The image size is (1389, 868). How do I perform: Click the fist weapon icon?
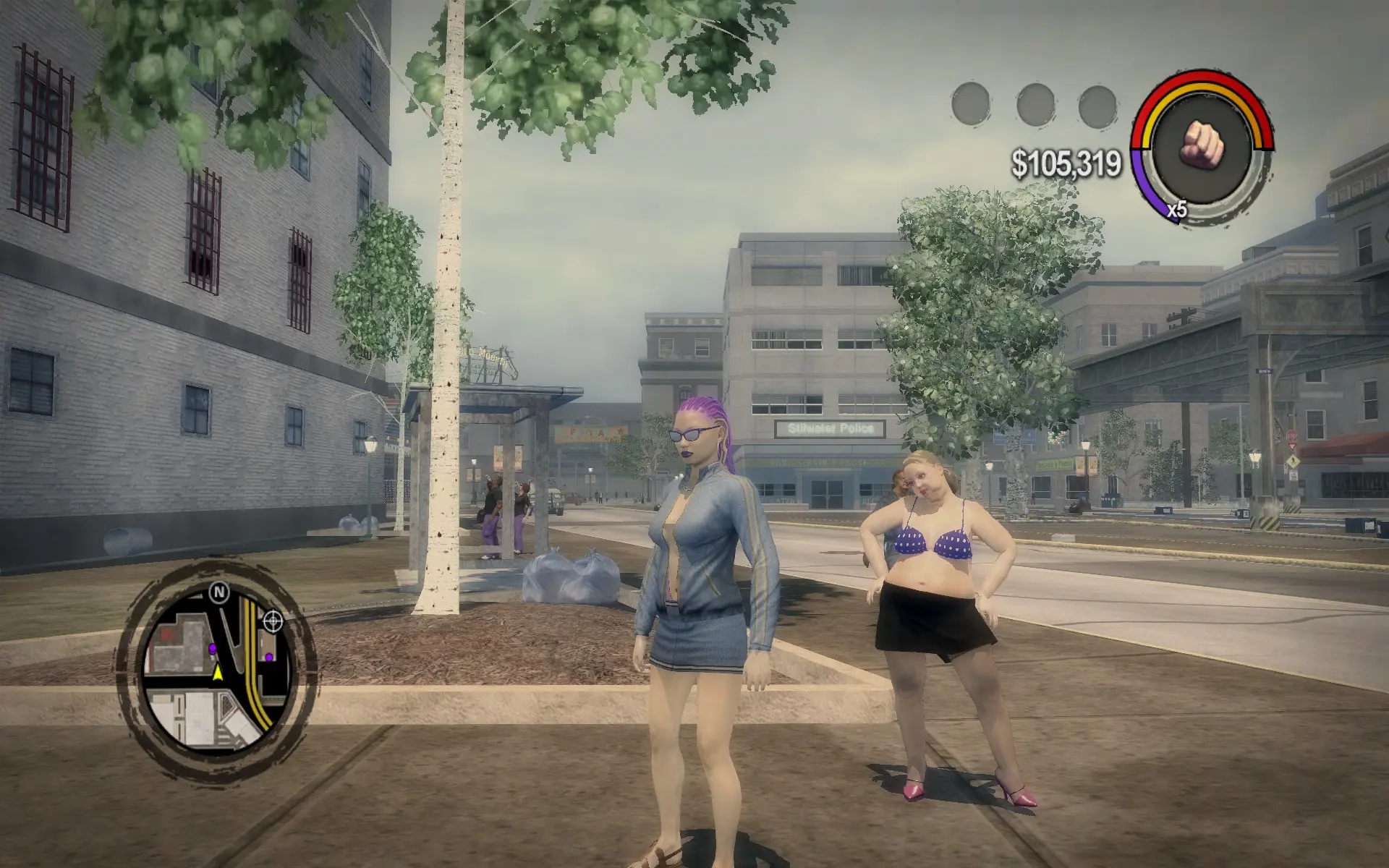(1202, 141)
